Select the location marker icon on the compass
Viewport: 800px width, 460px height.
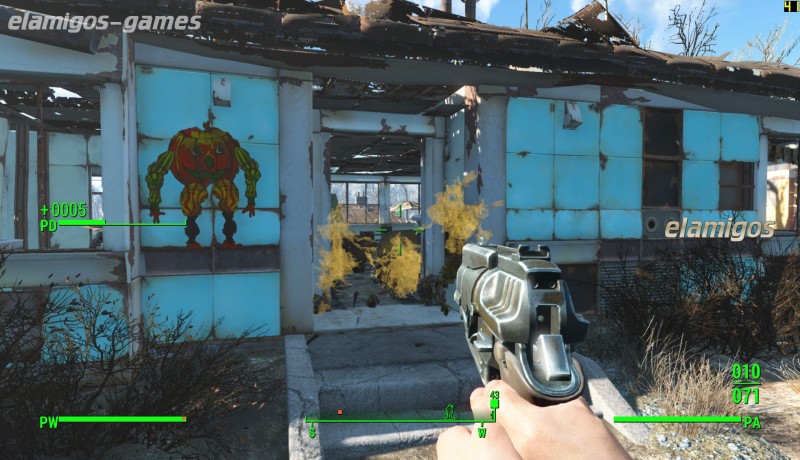(450, 410)
